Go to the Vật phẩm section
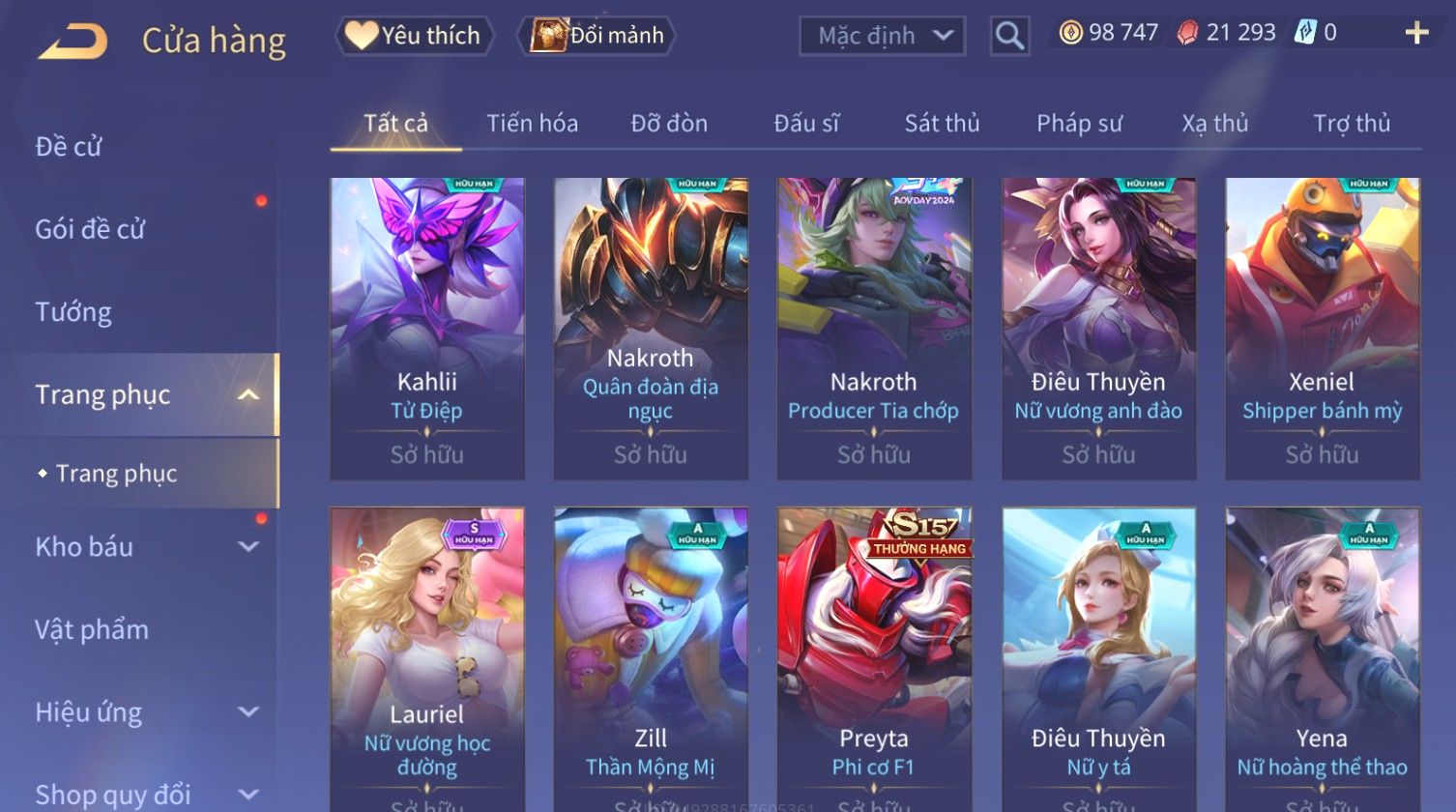 tap(92, 630)
